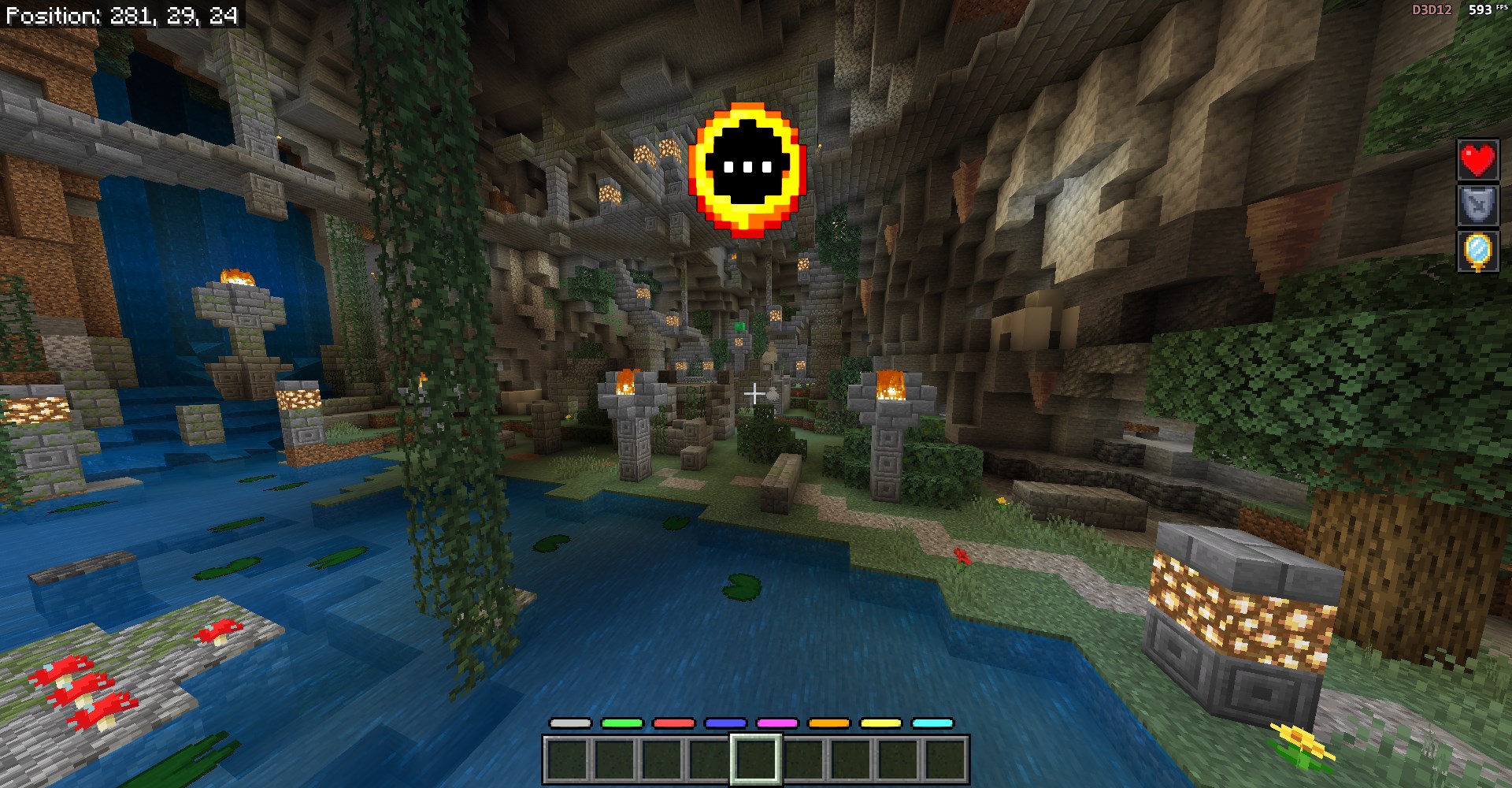Pick the green pill above the hotbar

click(622, 723)
